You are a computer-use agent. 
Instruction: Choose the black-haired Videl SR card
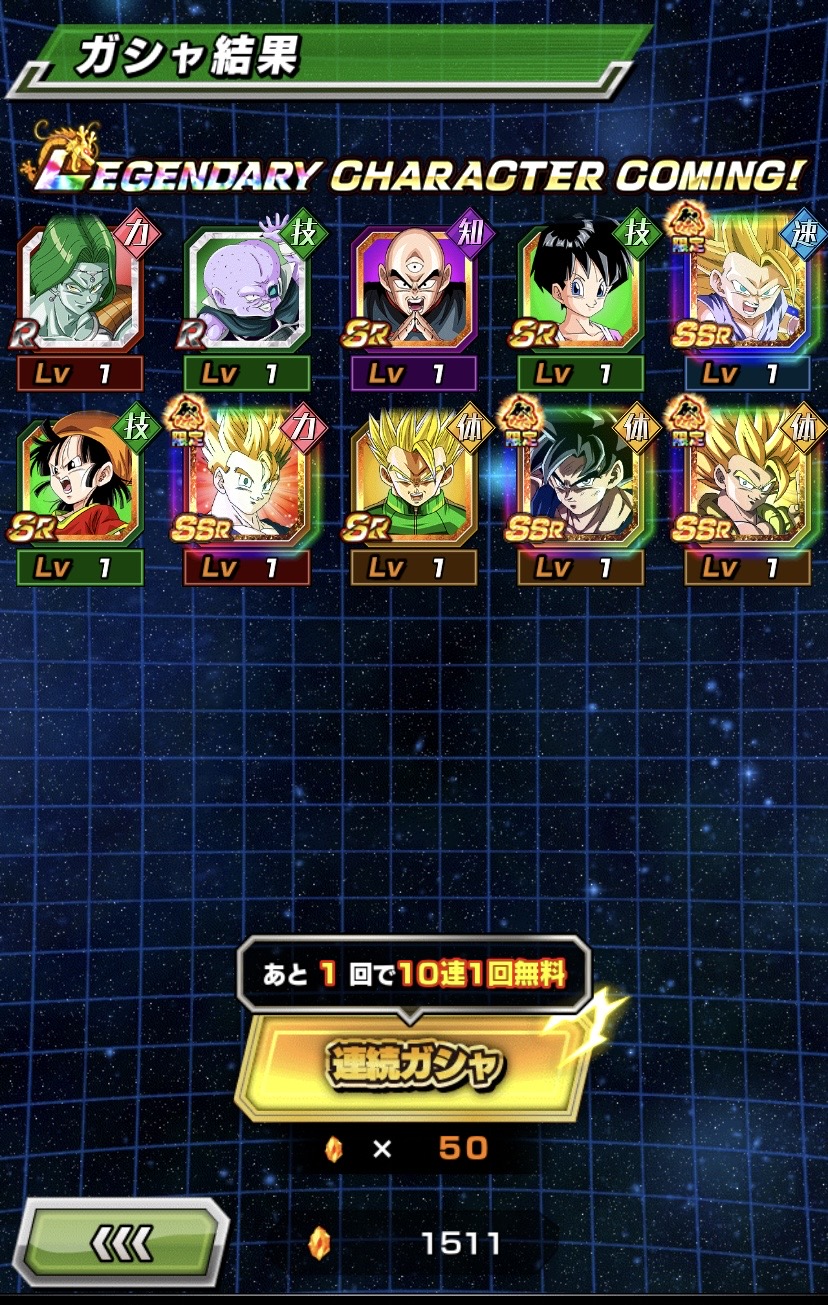point(580,287)
